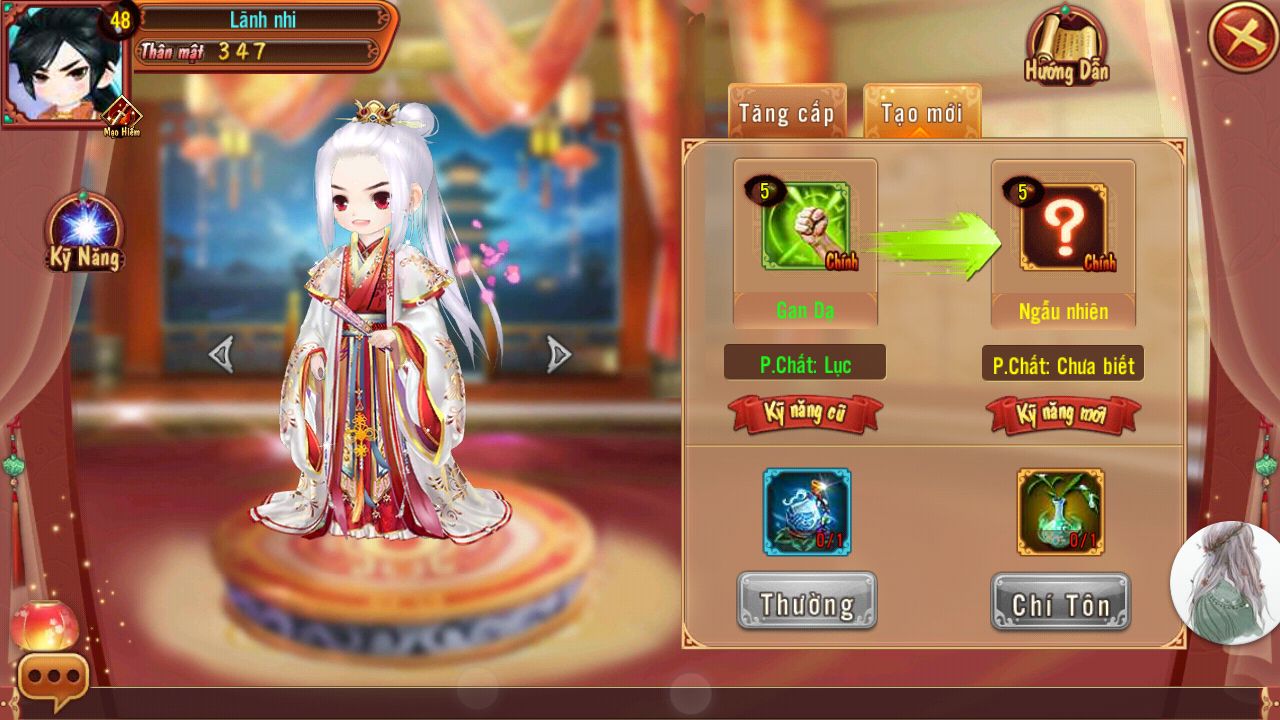The image size is (1280, 720).
Task: Click the Kỹ năng mới ribbon label
Action: 1062,414
